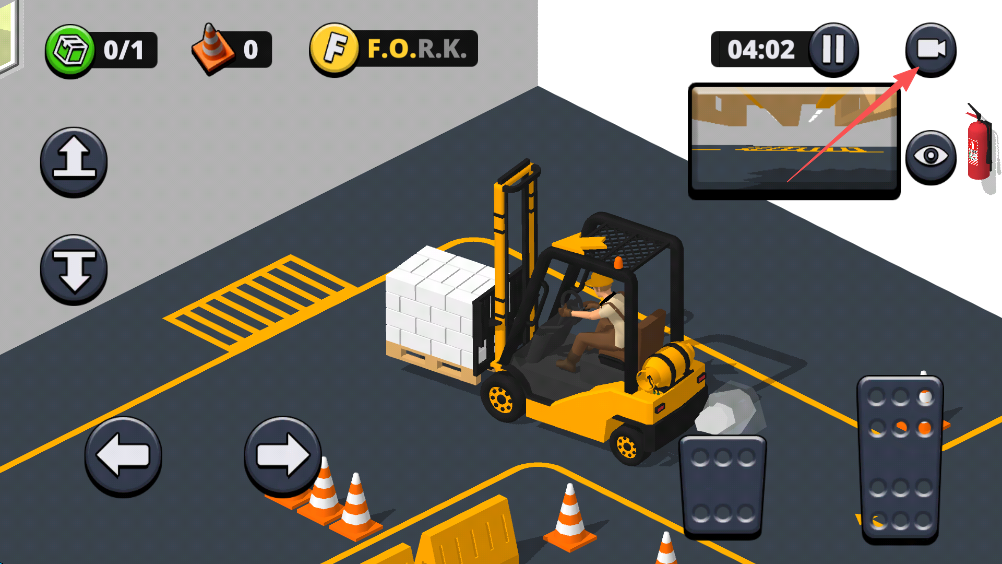Raise the forks with the up button

point(74,162)
